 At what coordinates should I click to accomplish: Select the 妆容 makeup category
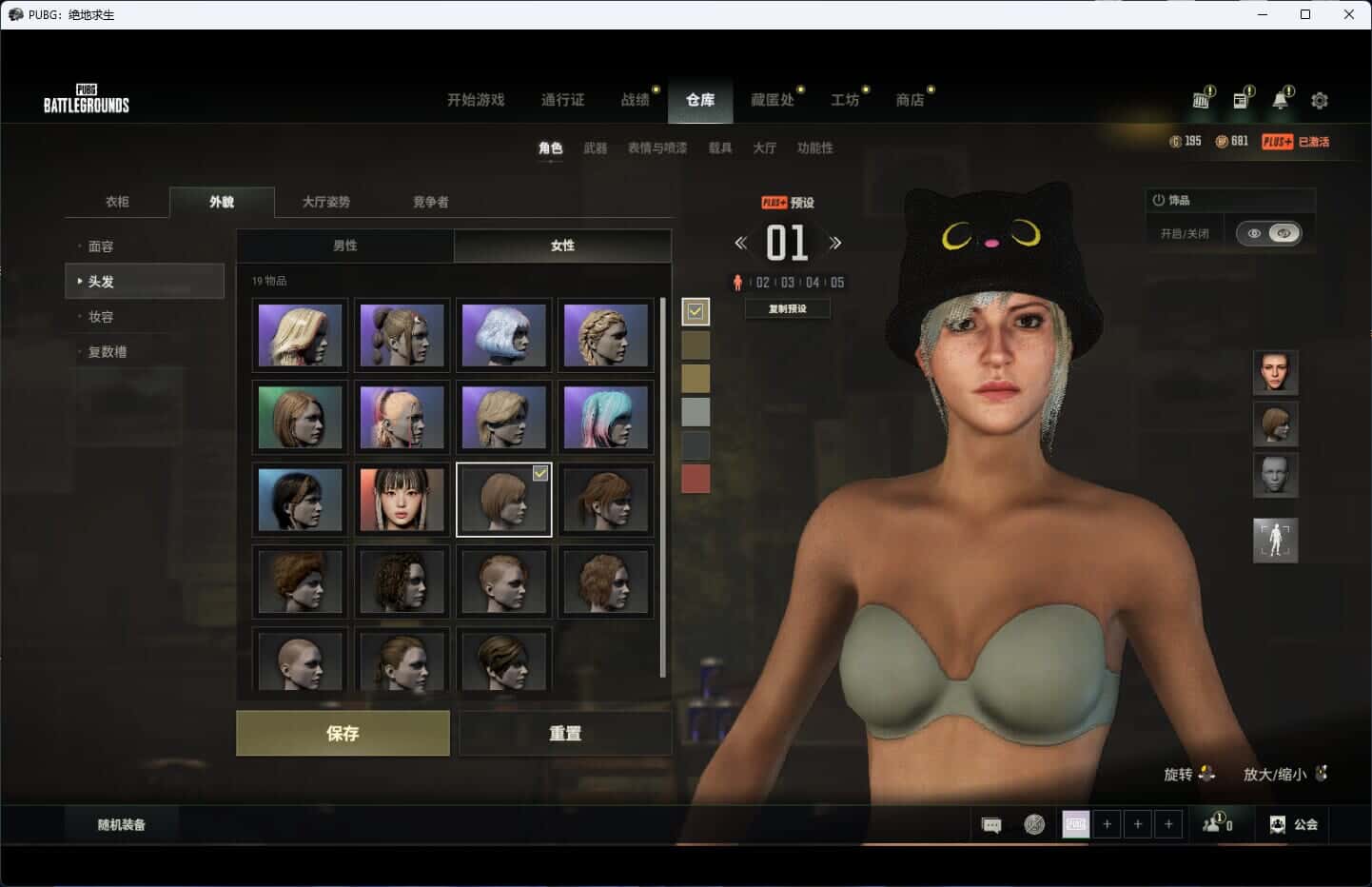[x=101, y=317]
